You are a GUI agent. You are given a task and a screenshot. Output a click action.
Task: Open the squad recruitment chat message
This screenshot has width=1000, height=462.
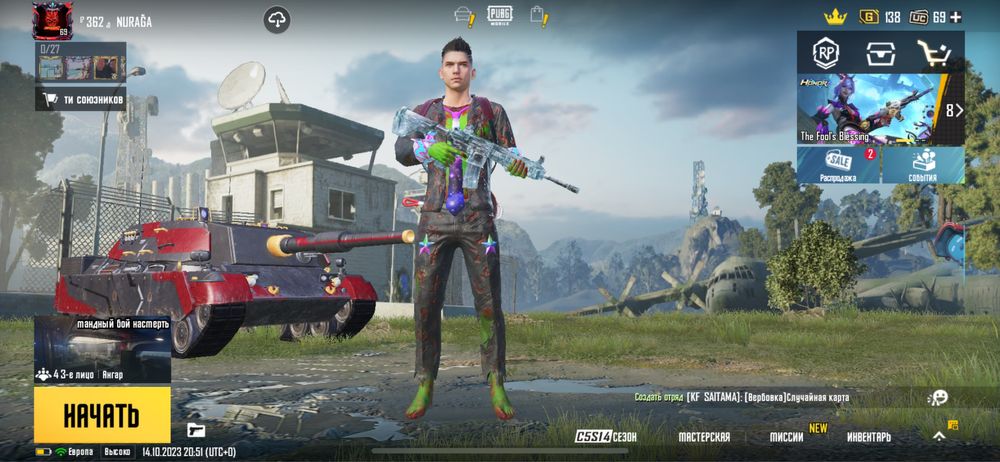tap(741, 397)
